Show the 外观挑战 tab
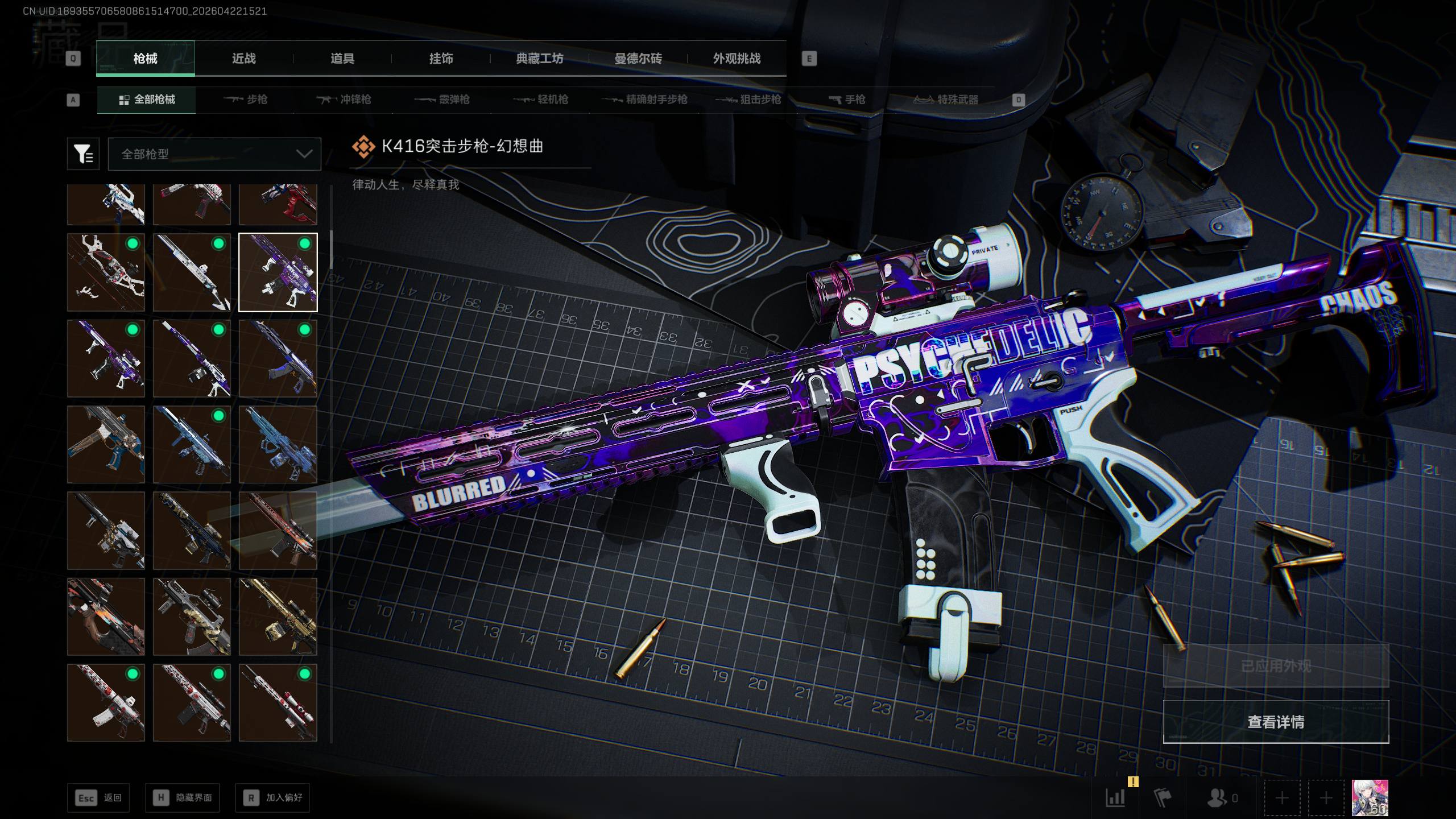This screenshot has height=819, width=1456. [x=737, y=59]
